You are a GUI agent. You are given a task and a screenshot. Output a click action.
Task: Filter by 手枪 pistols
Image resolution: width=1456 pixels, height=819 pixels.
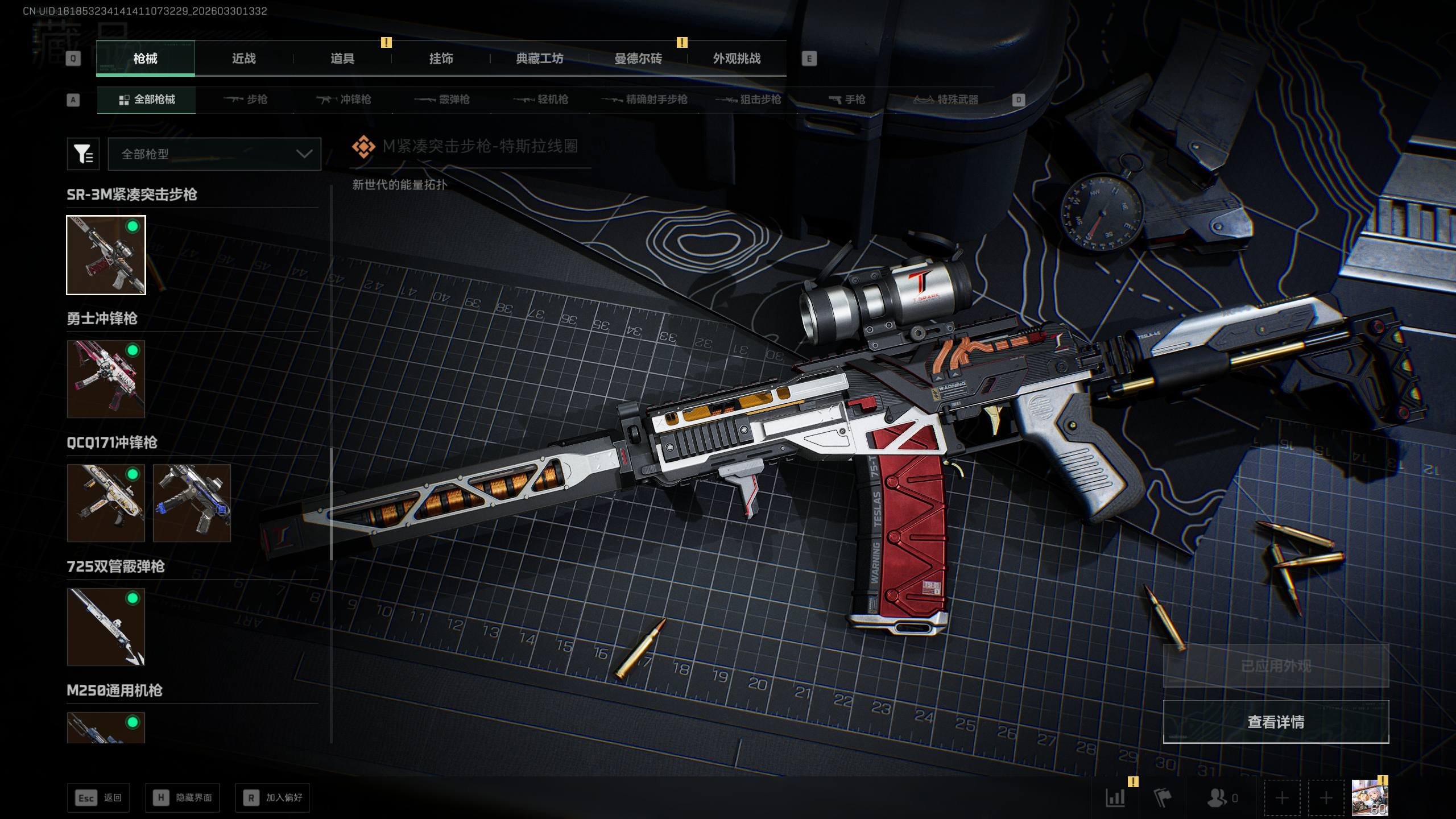[847, 100]
